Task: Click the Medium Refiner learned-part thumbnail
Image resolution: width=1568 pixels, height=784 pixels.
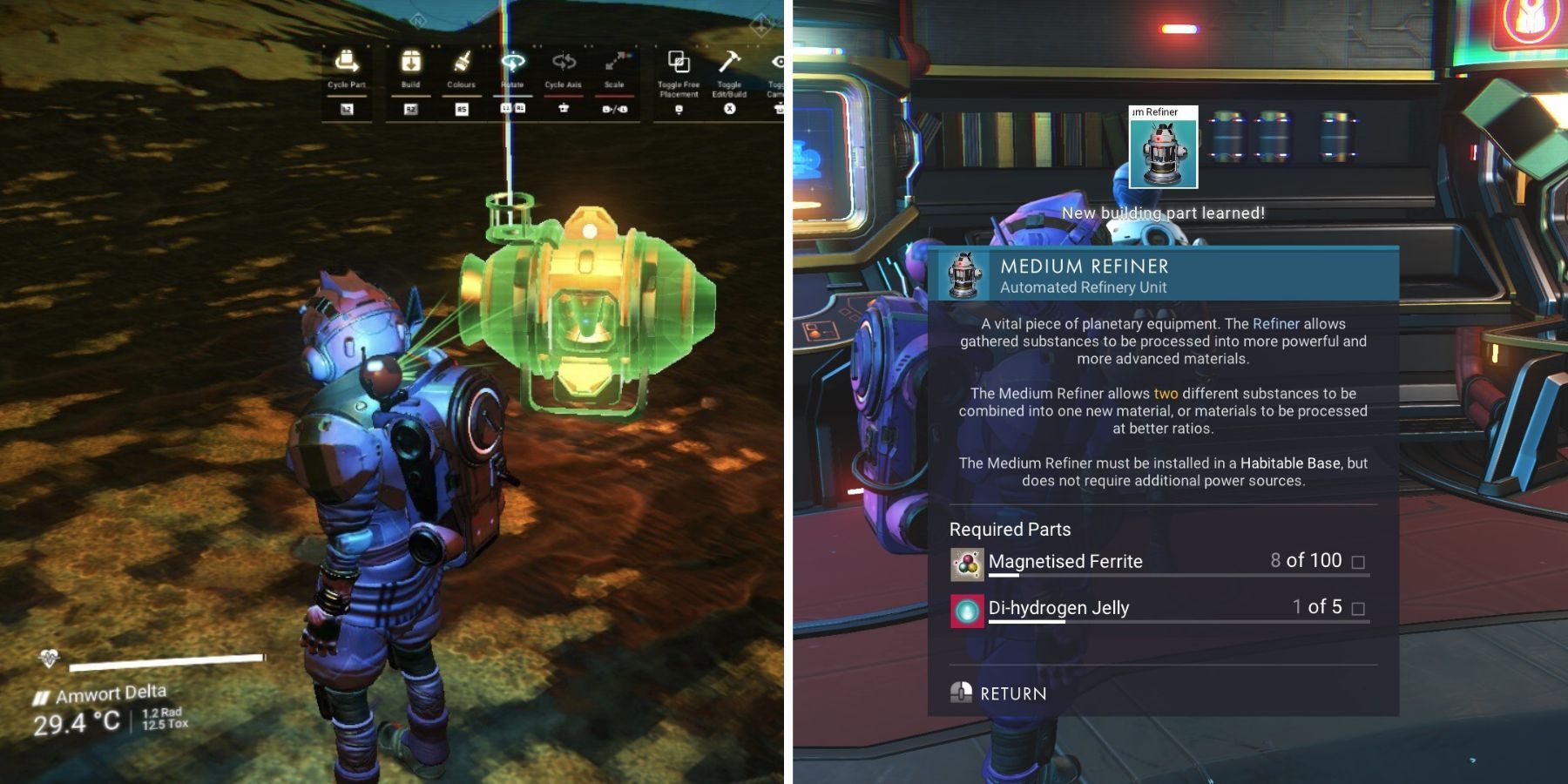Action: pos(1163,148)
